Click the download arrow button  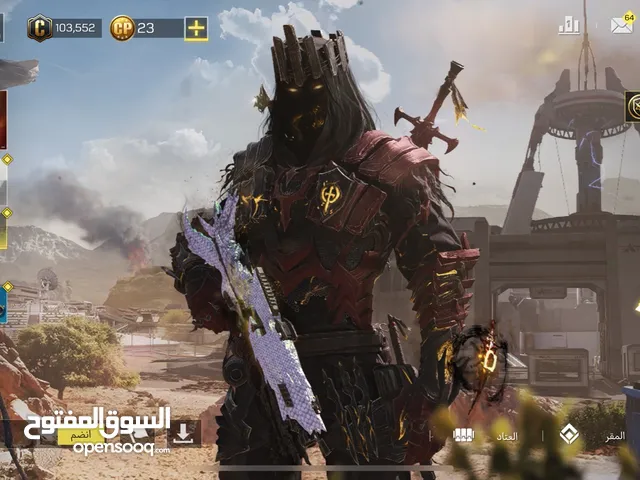click(182, 433)
